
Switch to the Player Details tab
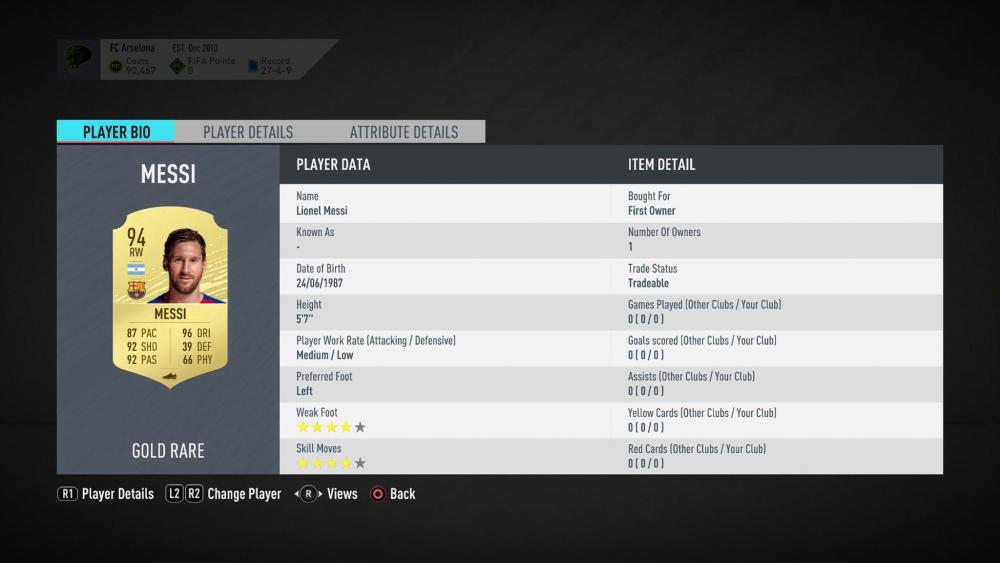coord(248,132)
